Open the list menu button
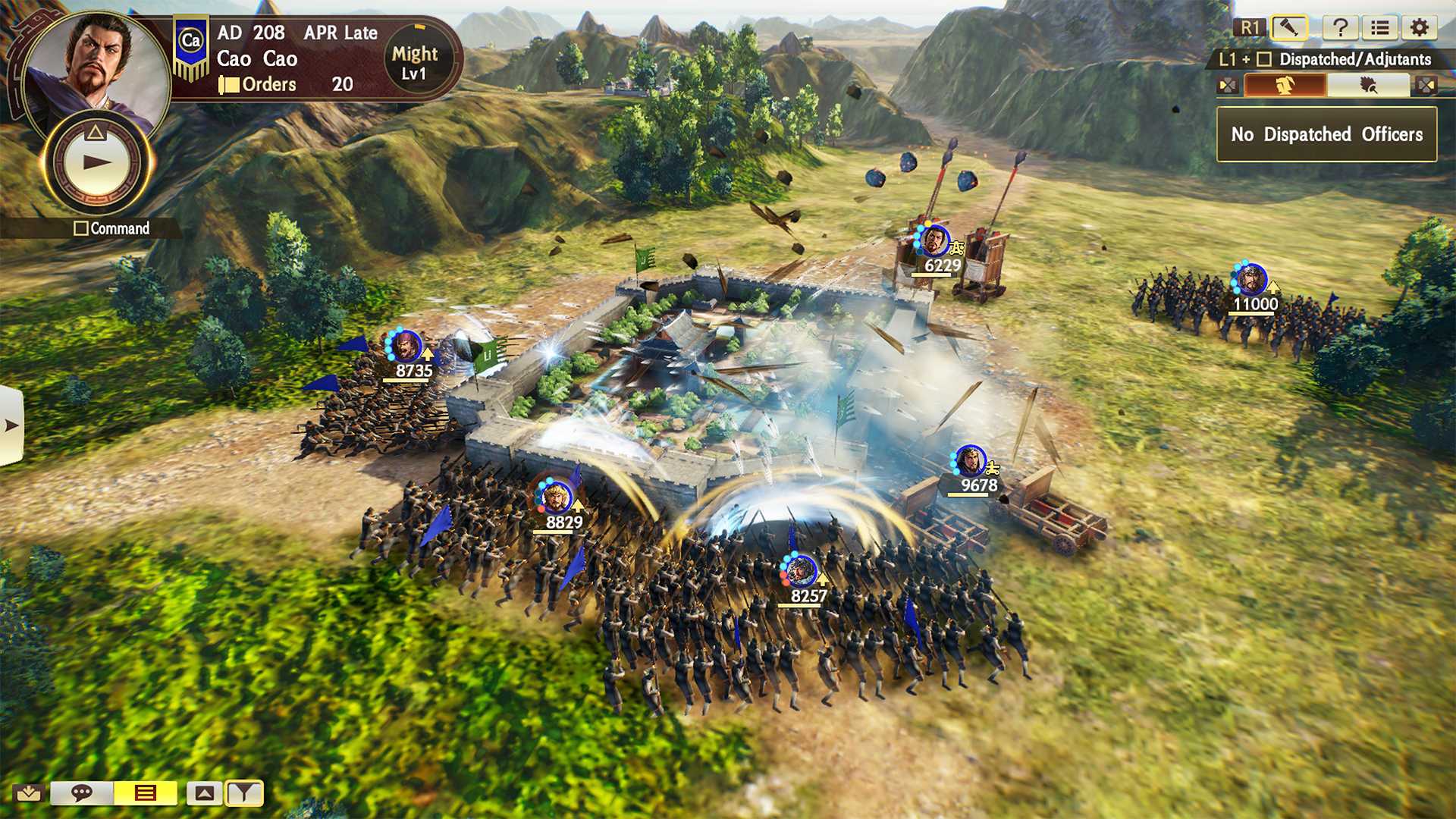 (1380, 29)
